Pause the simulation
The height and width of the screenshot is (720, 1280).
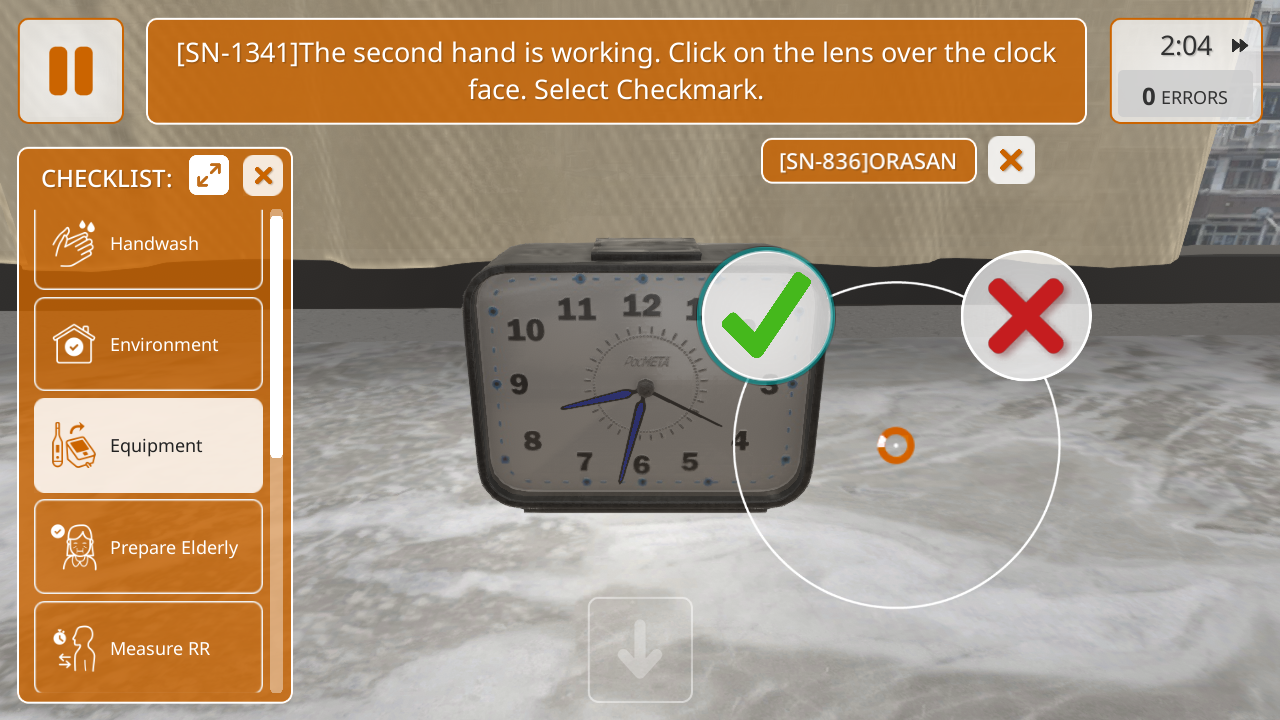[x=71, y=71]
